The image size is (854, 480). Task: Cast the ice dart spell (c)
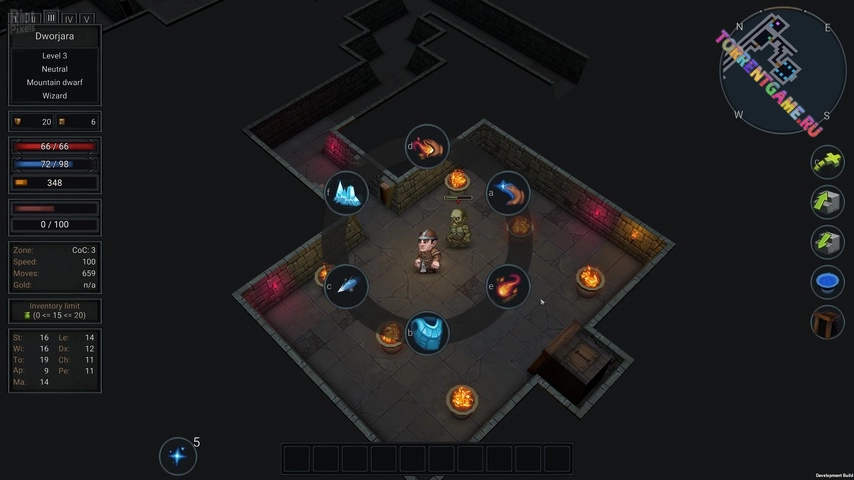coord(346,286)
